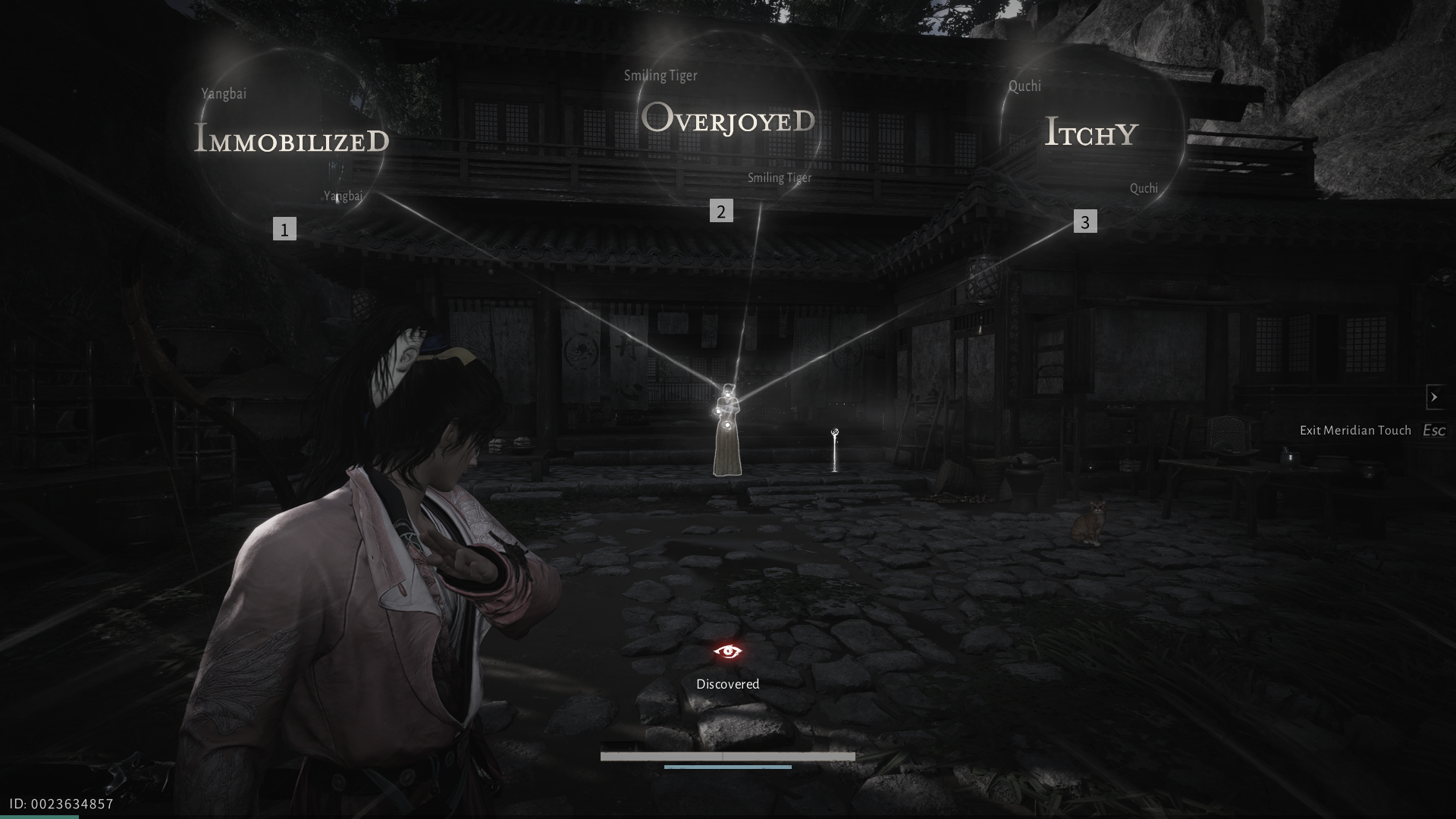Click the progress bar below Discovered
Image resolution: width=1456 pixels, height=819 pixels.
(726, 756)
